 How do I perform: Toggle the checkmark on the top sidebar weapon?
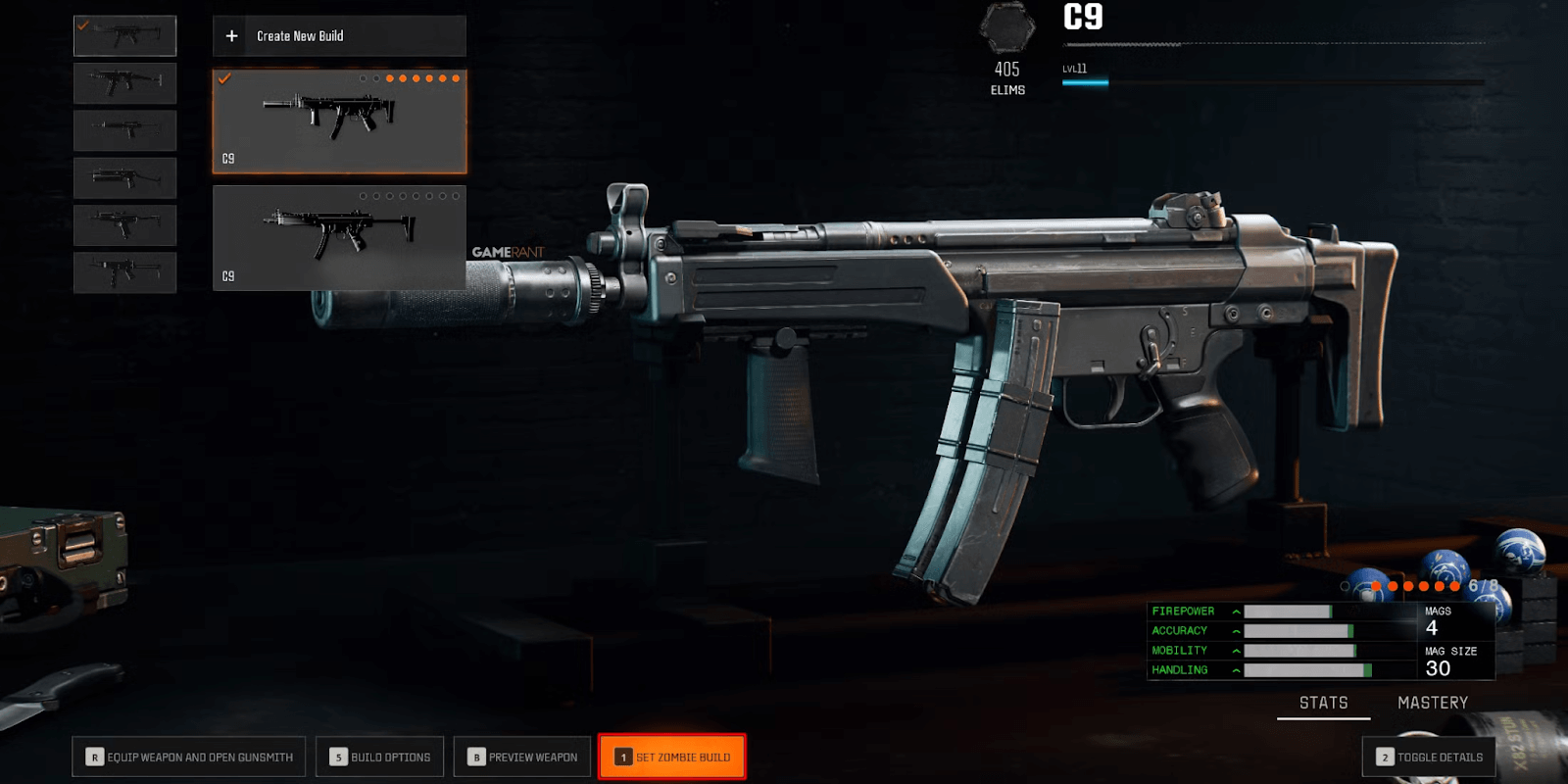coord(82,24)
